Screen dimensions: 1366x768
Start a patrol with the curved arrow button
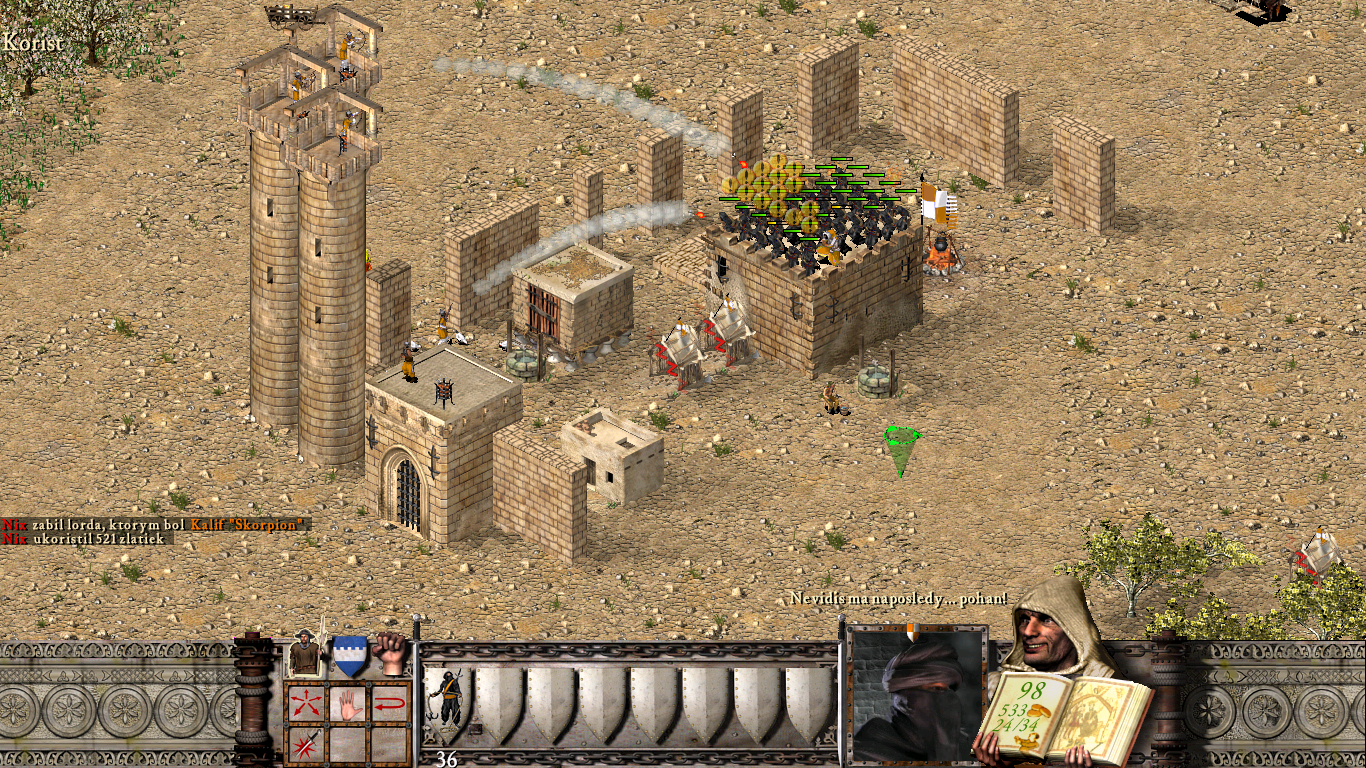click(x=389, y=703)
